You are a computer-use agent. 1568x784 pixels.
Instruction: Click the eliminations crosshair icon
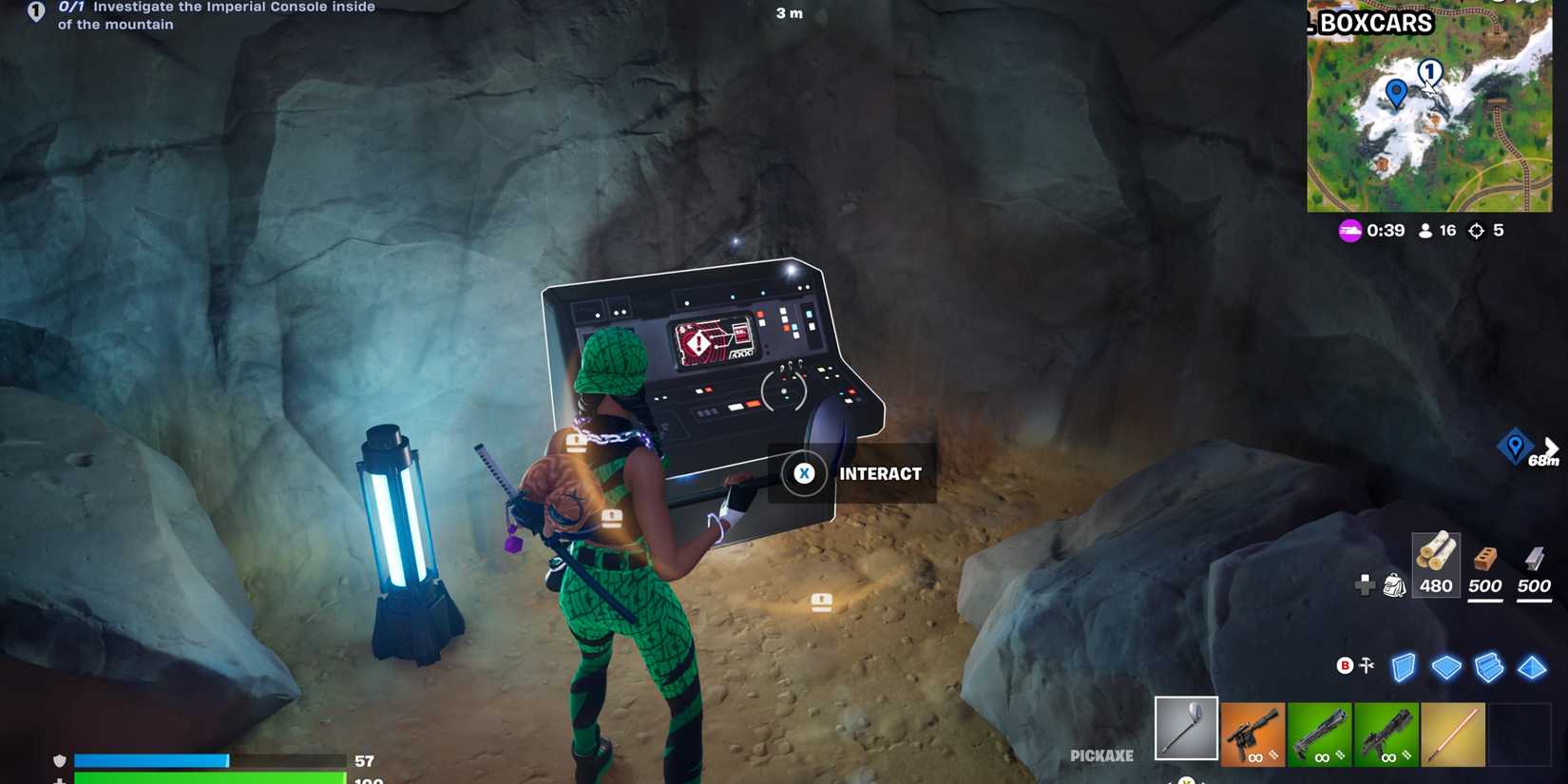(x=1475, y=230)
